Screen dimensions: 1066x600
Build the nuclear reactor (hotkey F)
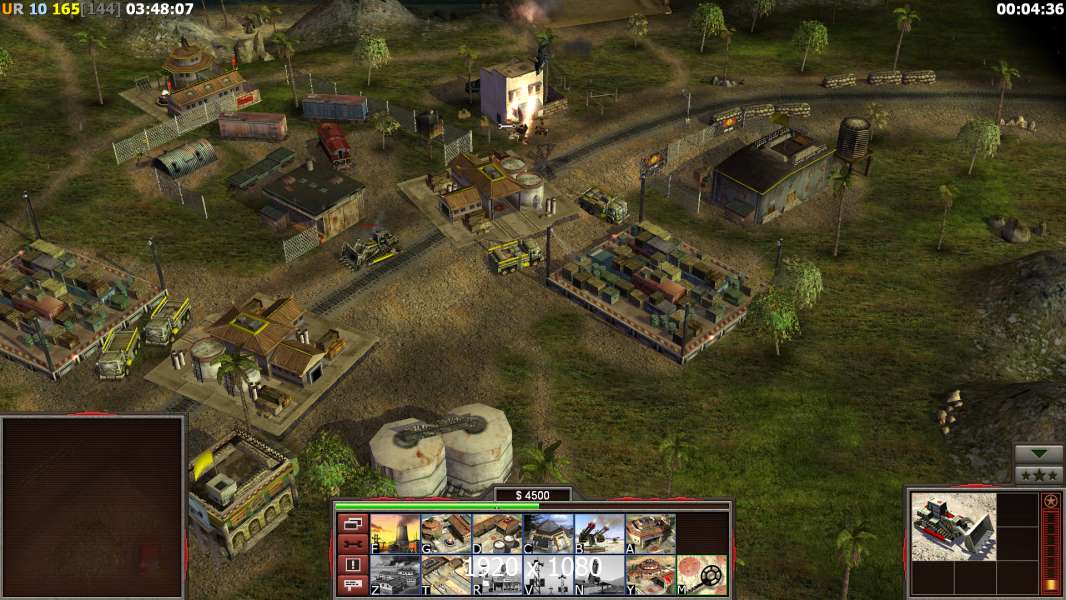(395, 534)
